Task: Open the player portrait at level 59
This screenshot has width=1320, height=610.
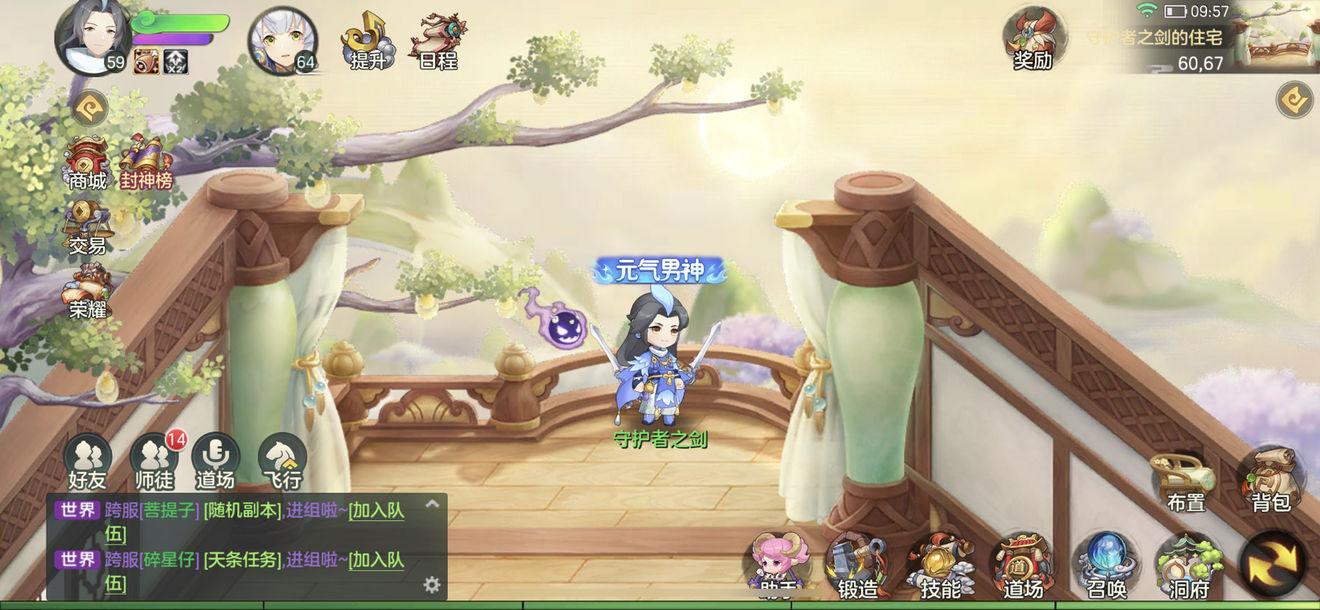Action: click(x=92, y=38)
